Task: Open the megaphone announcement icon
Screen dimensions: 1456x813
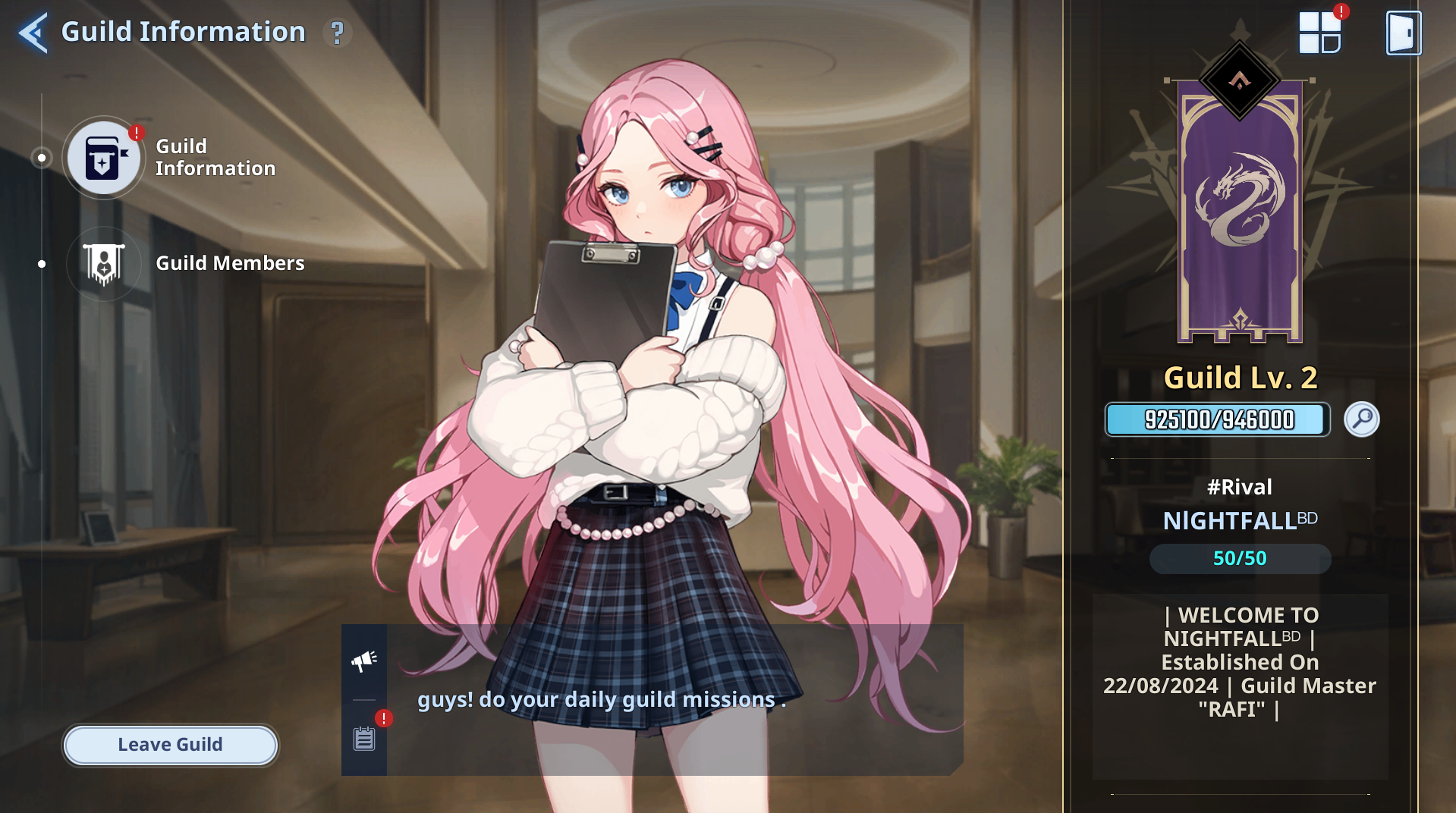Action: coord(364,661)
